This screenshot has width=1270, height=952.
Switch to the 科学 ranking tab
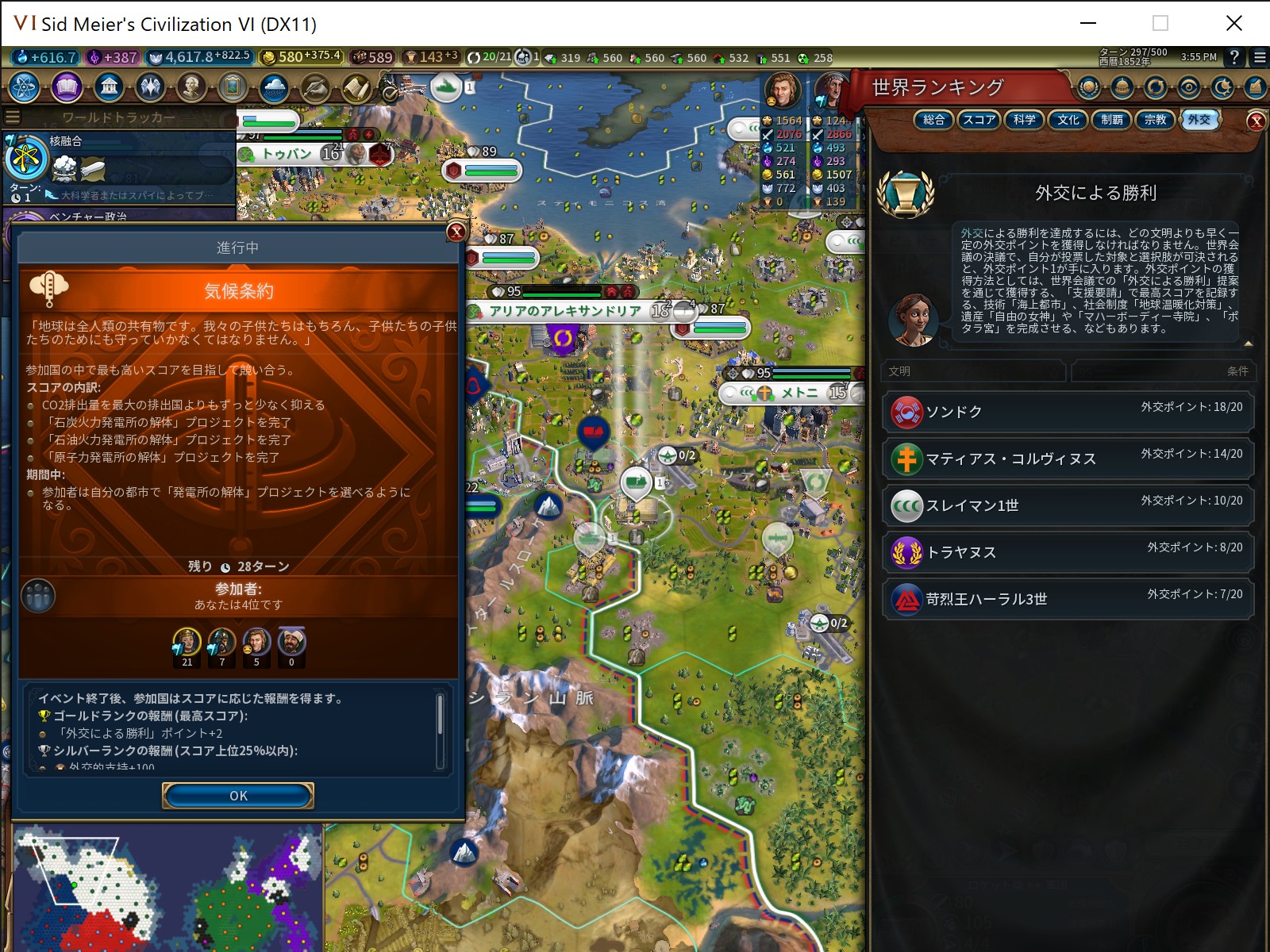1024,121
